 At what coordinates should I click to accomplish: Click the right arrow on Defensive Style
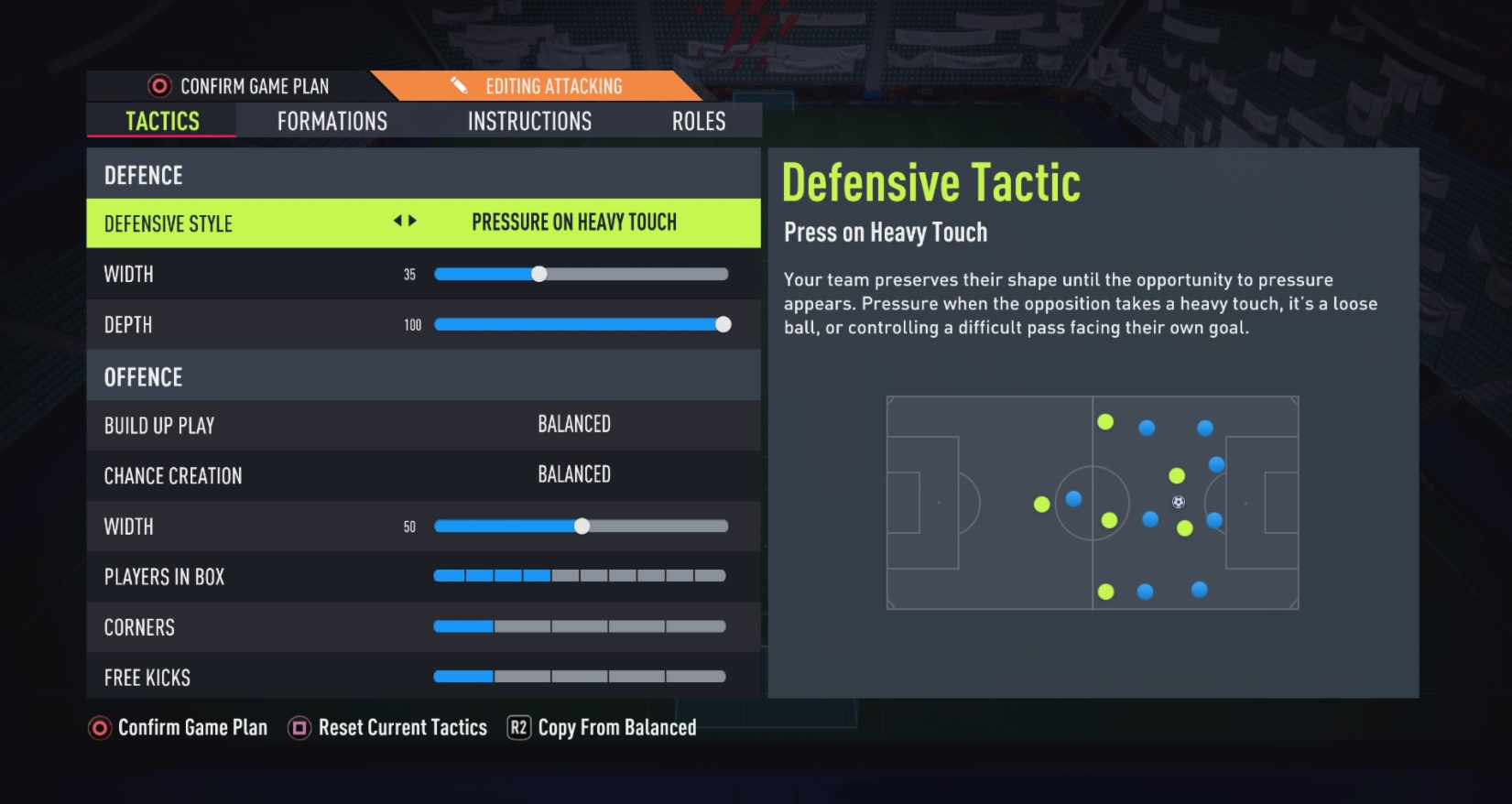point(411,222)
